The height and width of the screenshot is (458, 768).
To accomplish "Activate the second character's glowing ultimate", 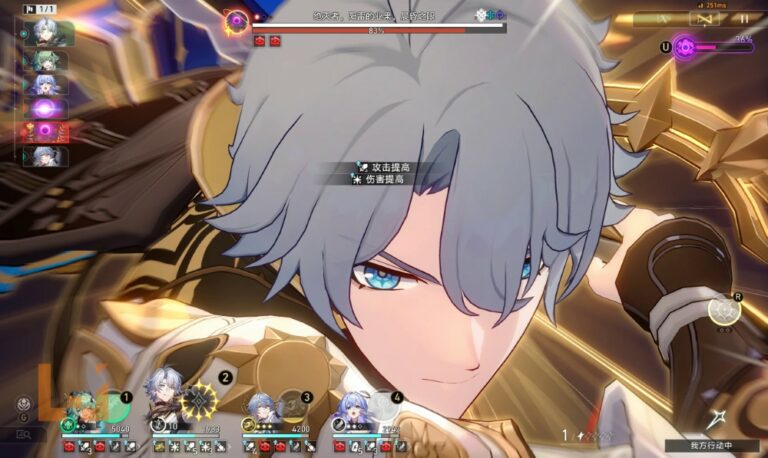I will coord(199,400).
